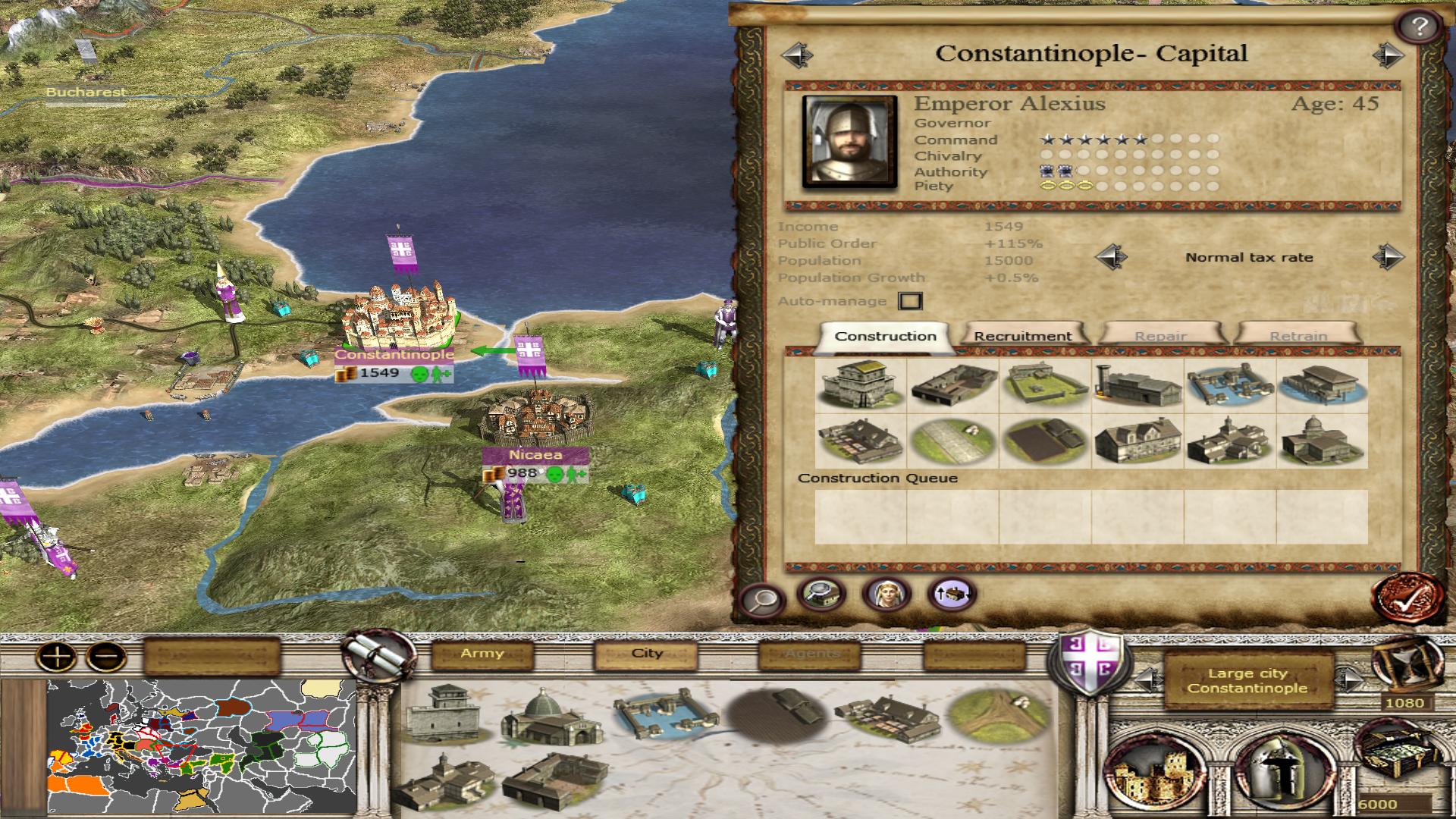Show settlement details with magnifier building icon
This screenshot has width=1456, height=819.
[821, 595]
